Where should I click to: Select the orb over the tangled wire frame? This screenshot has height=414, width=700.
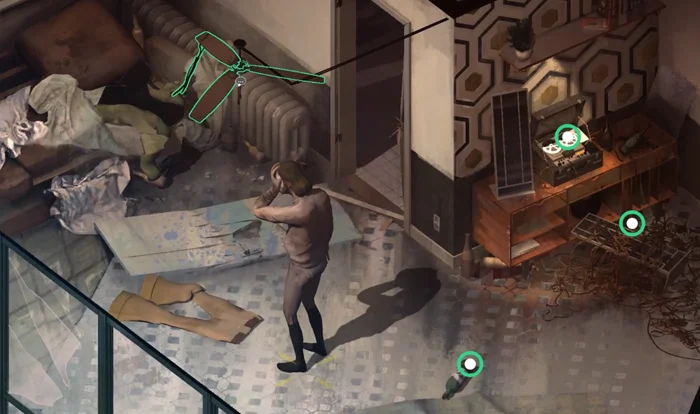pos(631,222)
